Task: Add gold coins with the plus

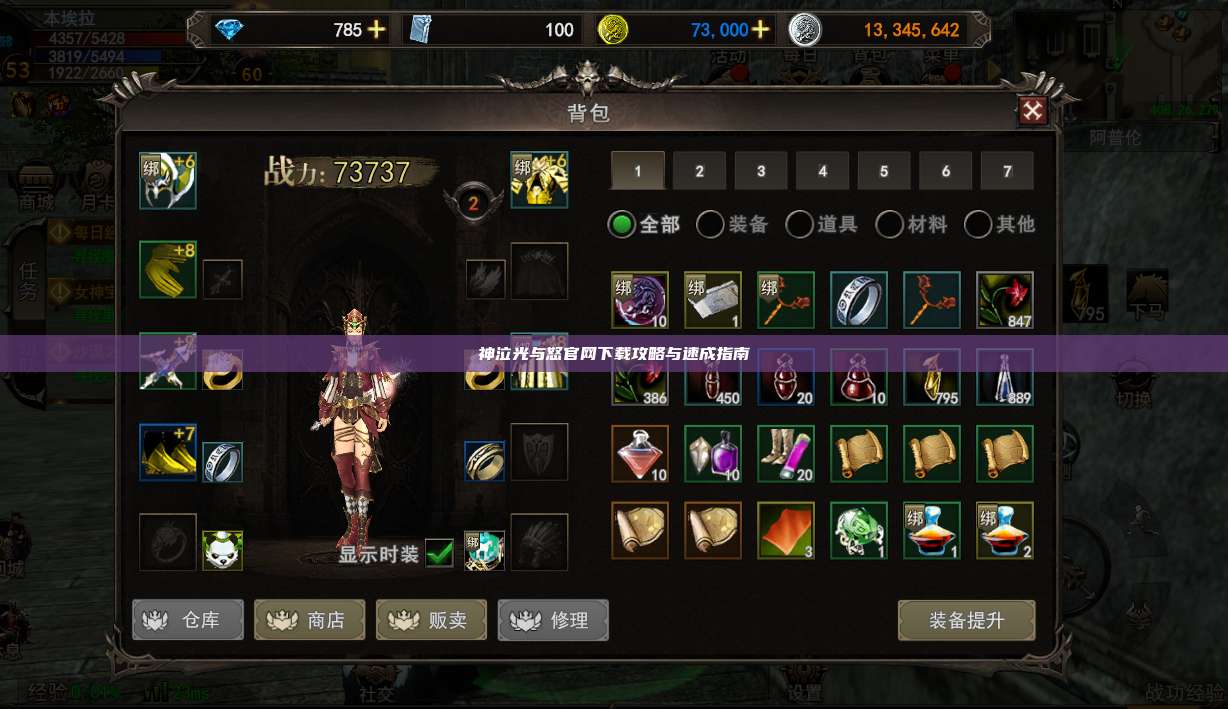Action: [761, 30]
